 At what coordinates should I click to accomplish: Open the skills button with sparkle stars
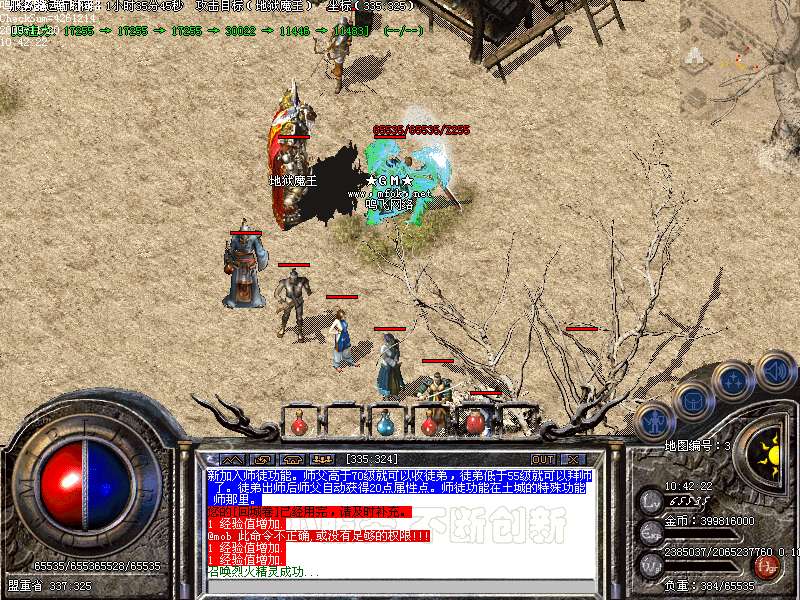[733, 380]
